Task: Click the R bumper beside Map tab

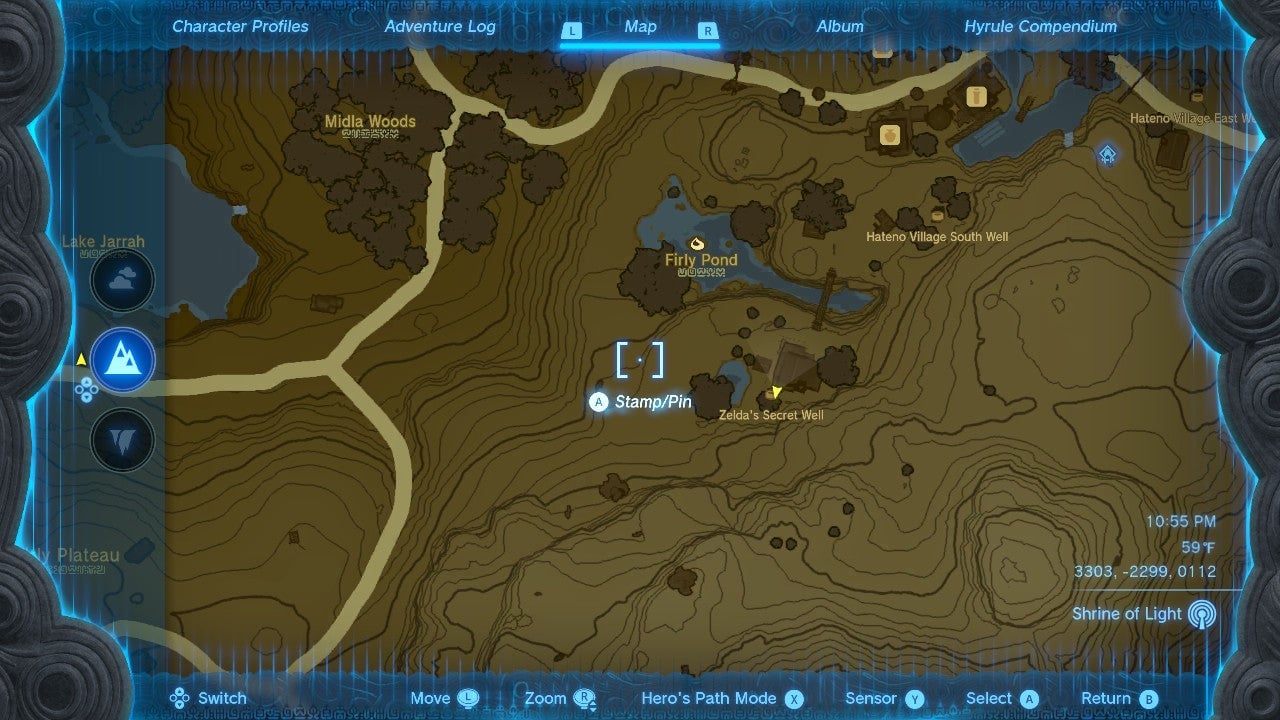Action: tap(708, 31)
